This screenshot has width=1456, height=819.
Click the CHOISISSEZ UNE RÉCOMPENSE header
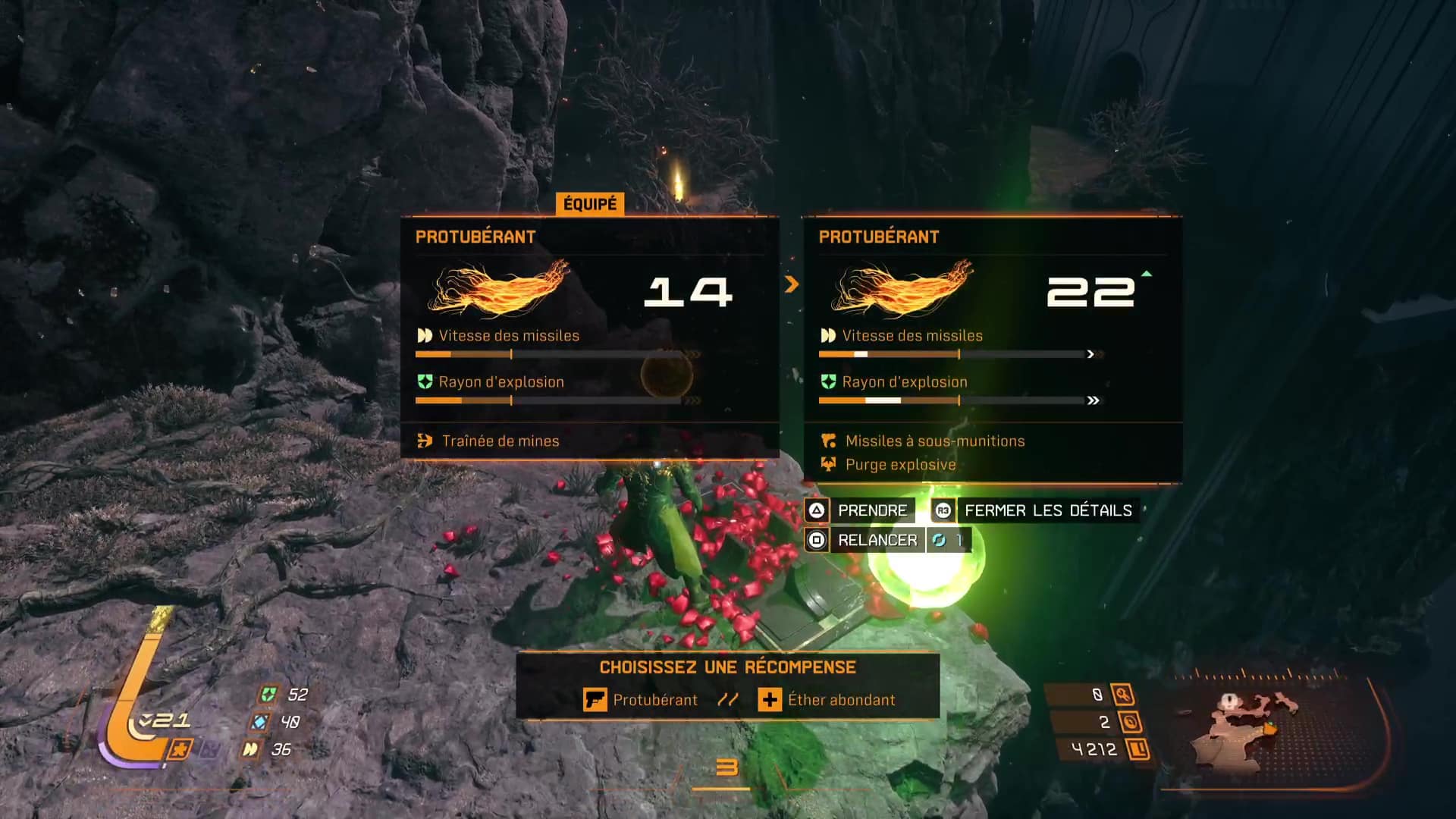pyautogui.click(x=727, y=667)
